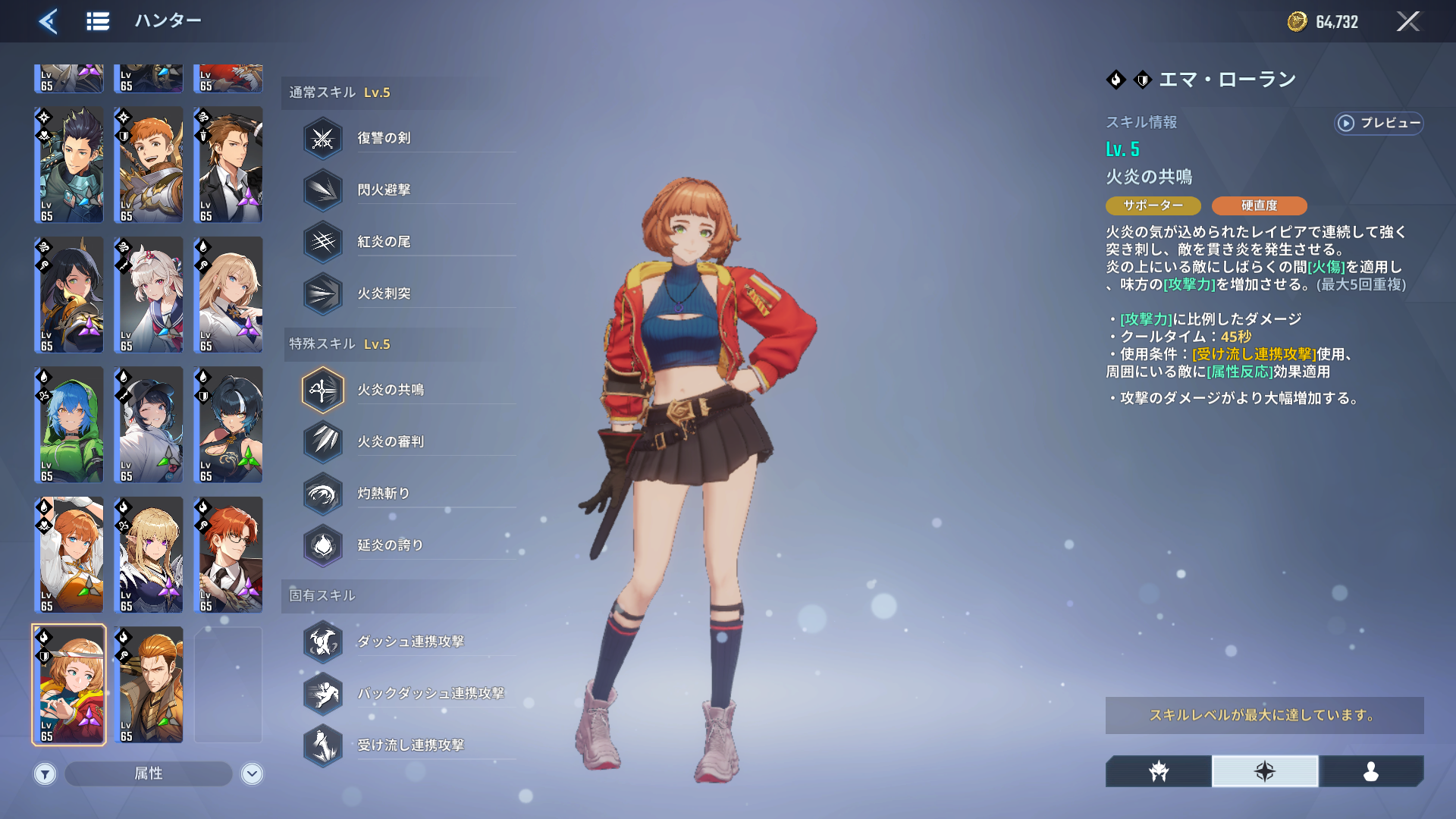The image size is (1456, 819).
Task: Show the 受け流し連携攻撃 skill
Action: point(409,745)
